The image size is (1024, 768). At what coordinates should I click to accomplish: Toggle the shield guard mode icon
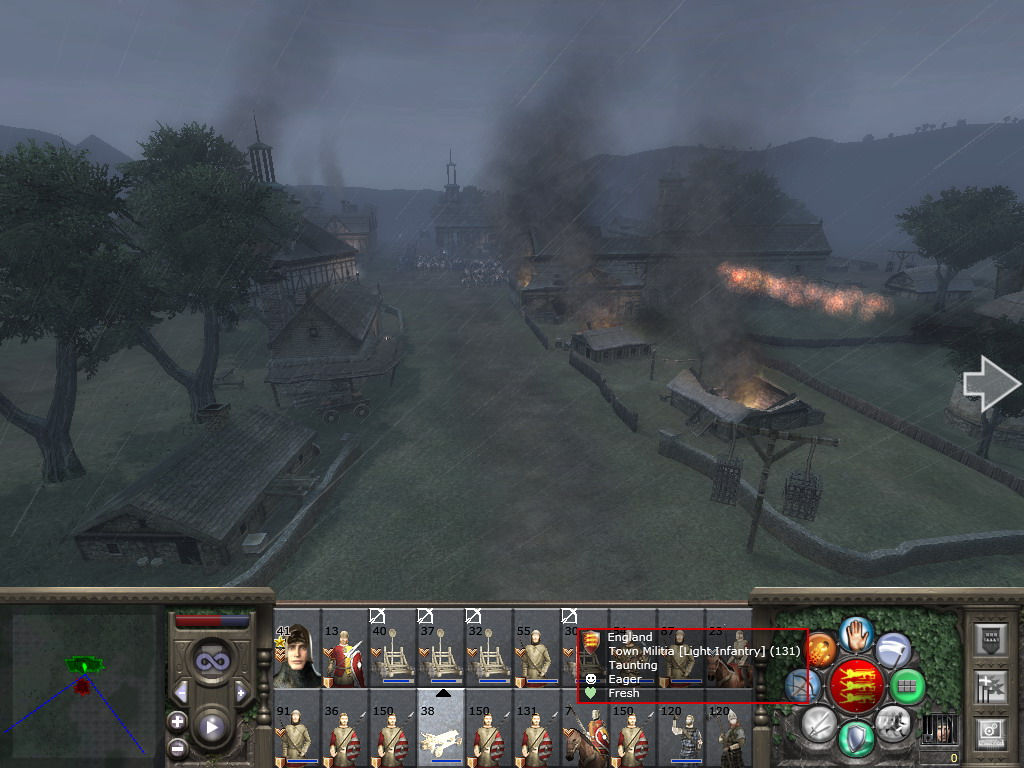pyautogui.click(x=853, y=738)
